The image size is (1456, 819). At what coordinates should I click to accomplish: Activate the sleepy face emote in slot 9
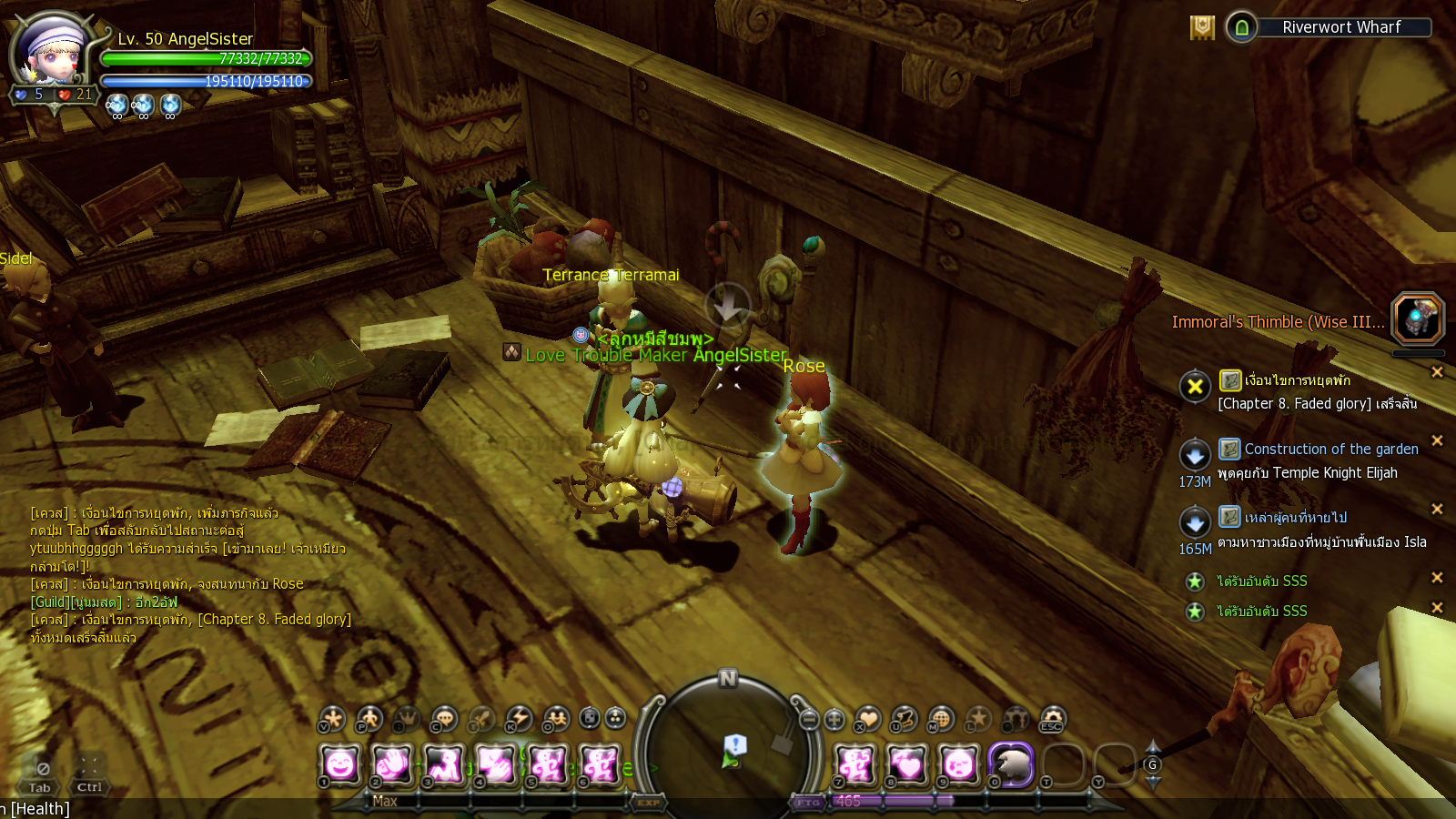click(x=958, y=764)
